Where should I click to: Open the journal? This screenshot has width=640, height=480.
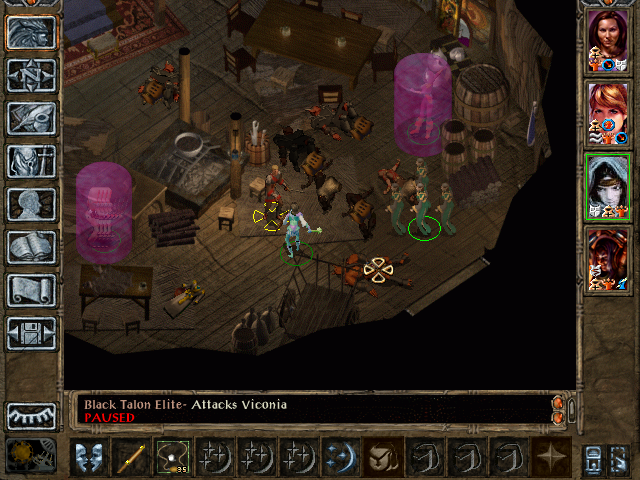[x=32, y=119]
